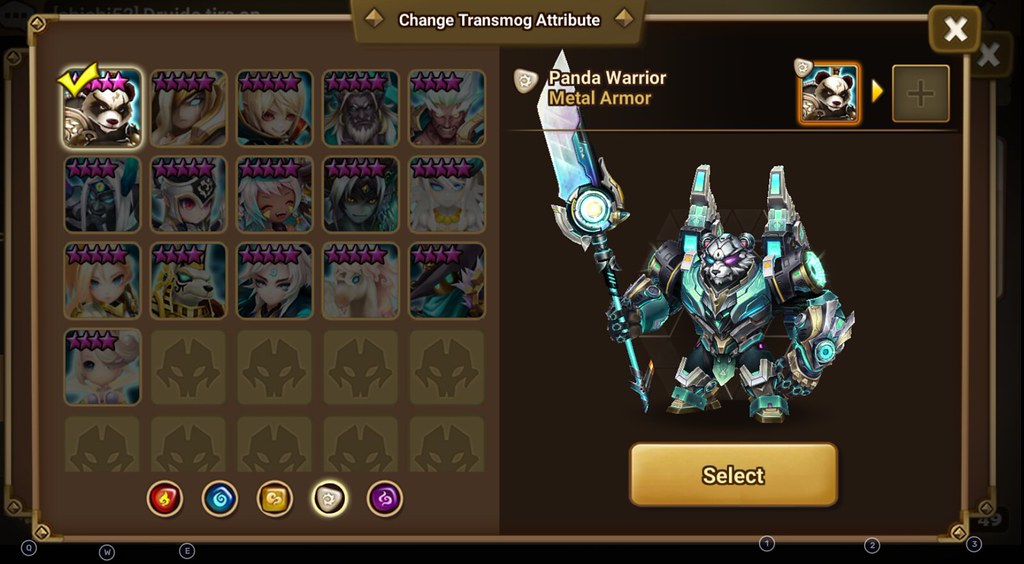
Task: Filter by the water attribute
Action: point(219,498)
